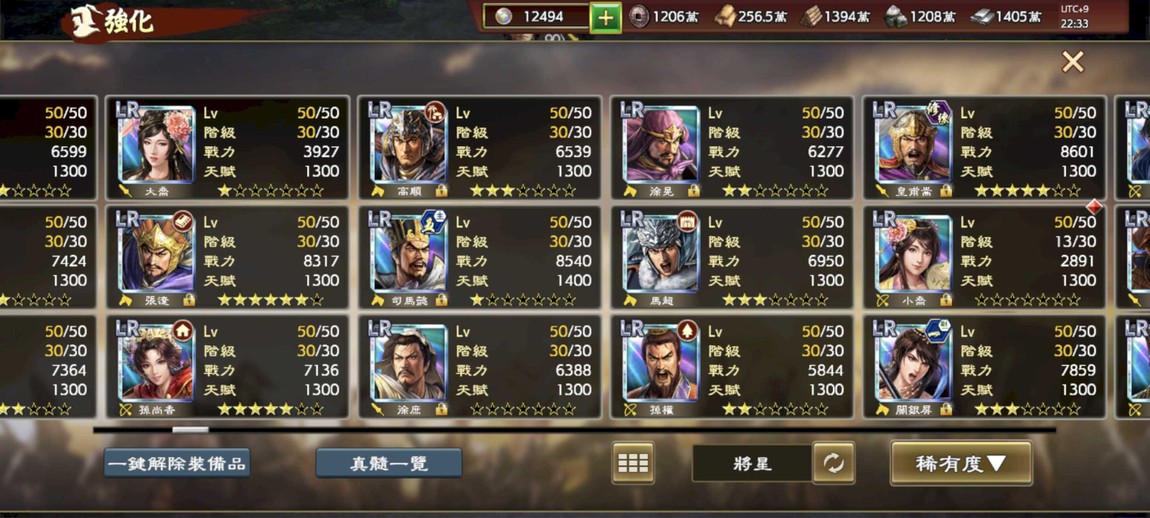Open the 真髓一覽 list
This screenshot has width=1150, height=518.
pos(389,463)
